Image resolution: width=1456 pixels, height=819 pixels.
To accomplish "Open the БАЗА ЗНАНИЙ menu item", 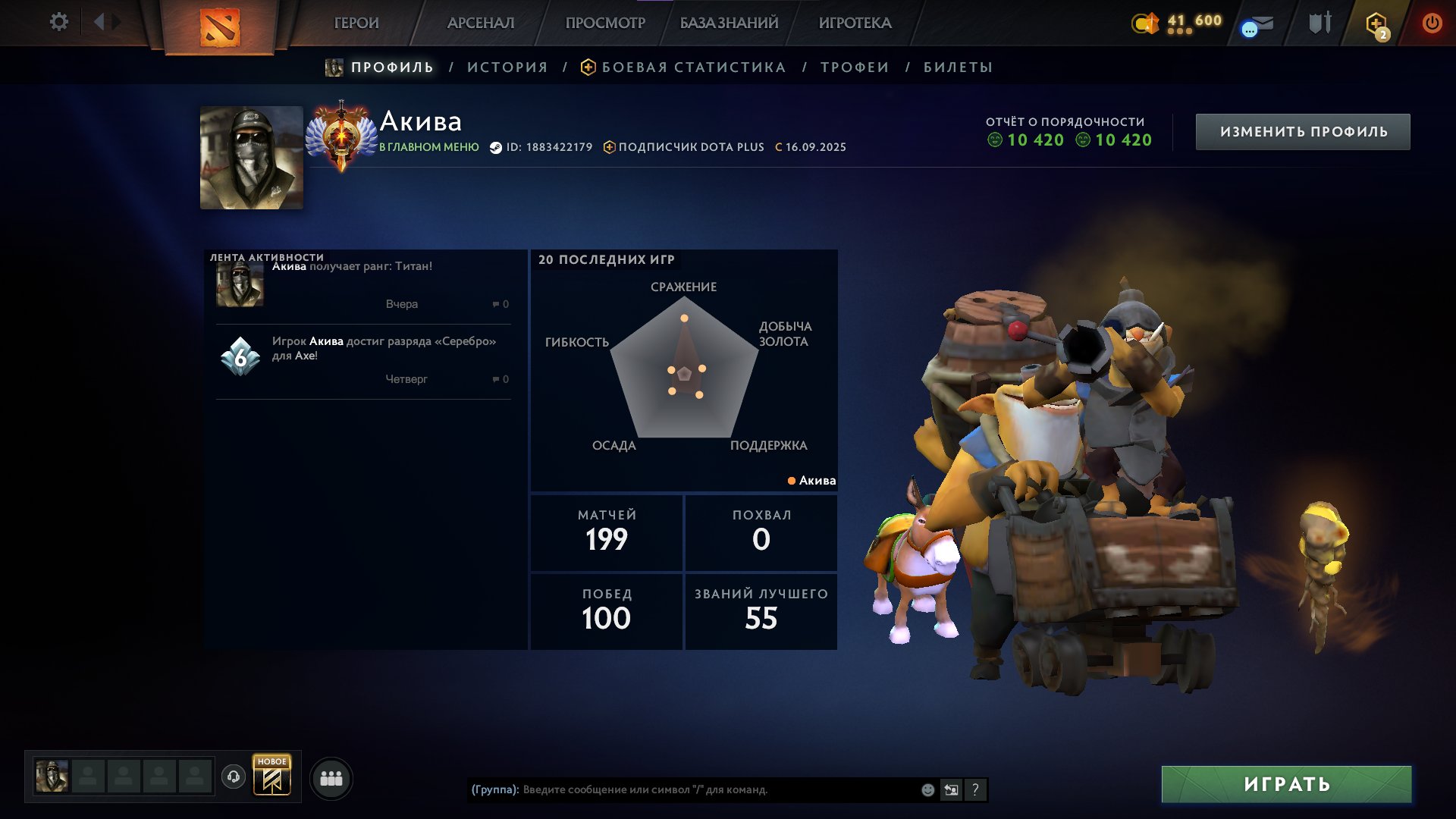I will 727,23.
